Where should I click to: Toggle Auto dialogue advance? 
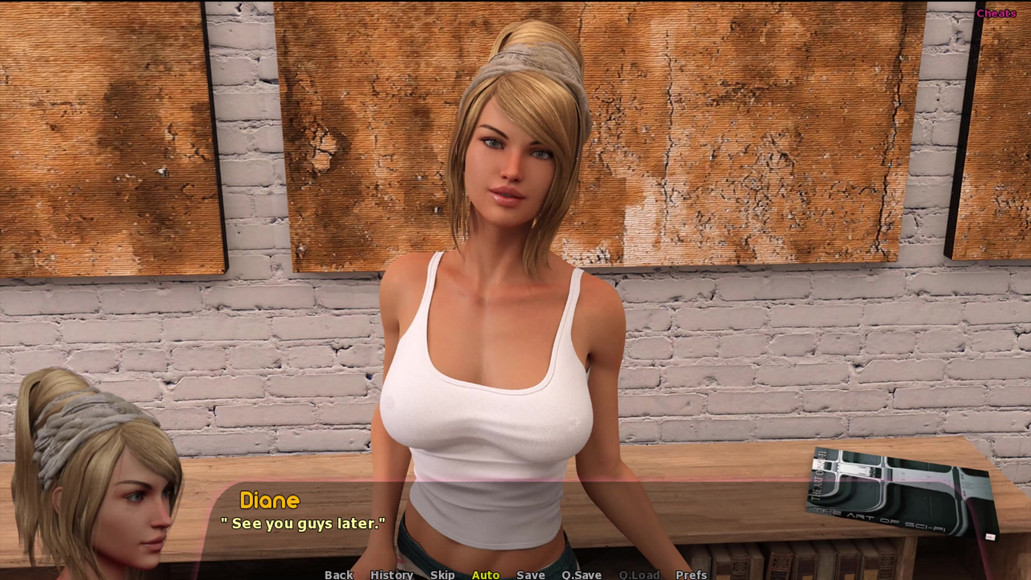click(485, 574)
